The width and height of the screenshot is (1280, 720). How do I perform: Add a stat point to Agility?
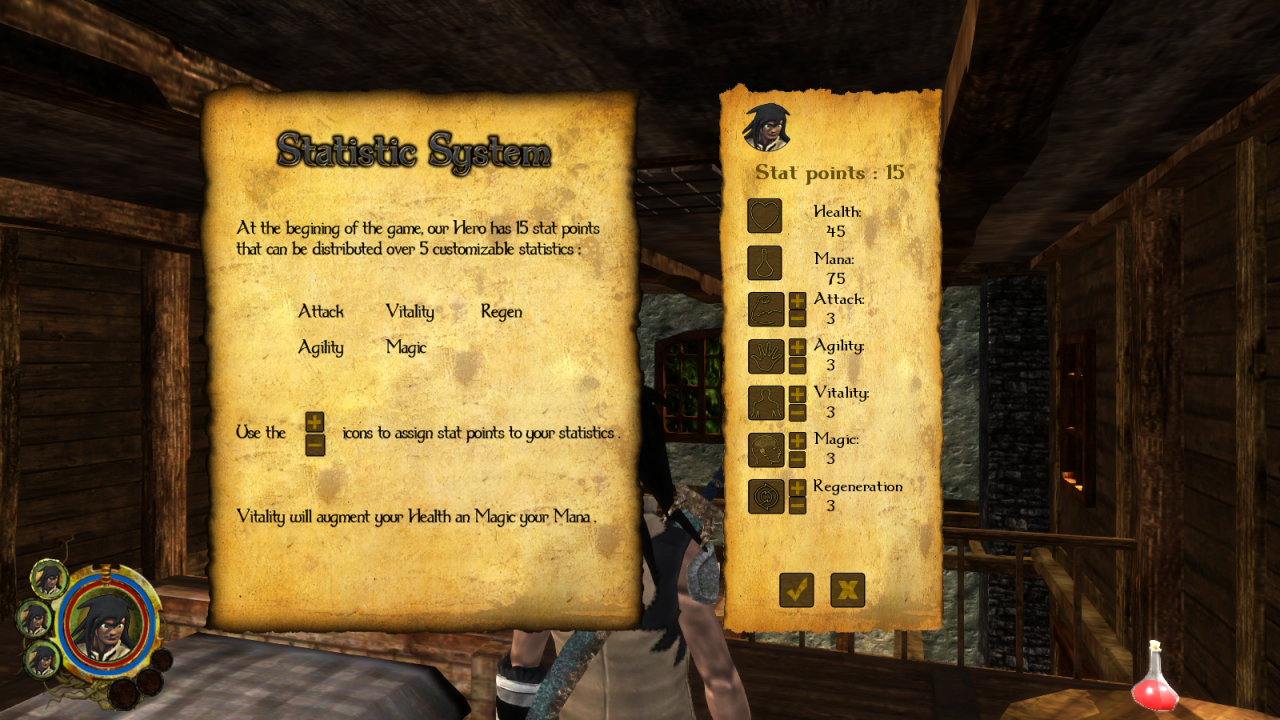coord(797,347)
